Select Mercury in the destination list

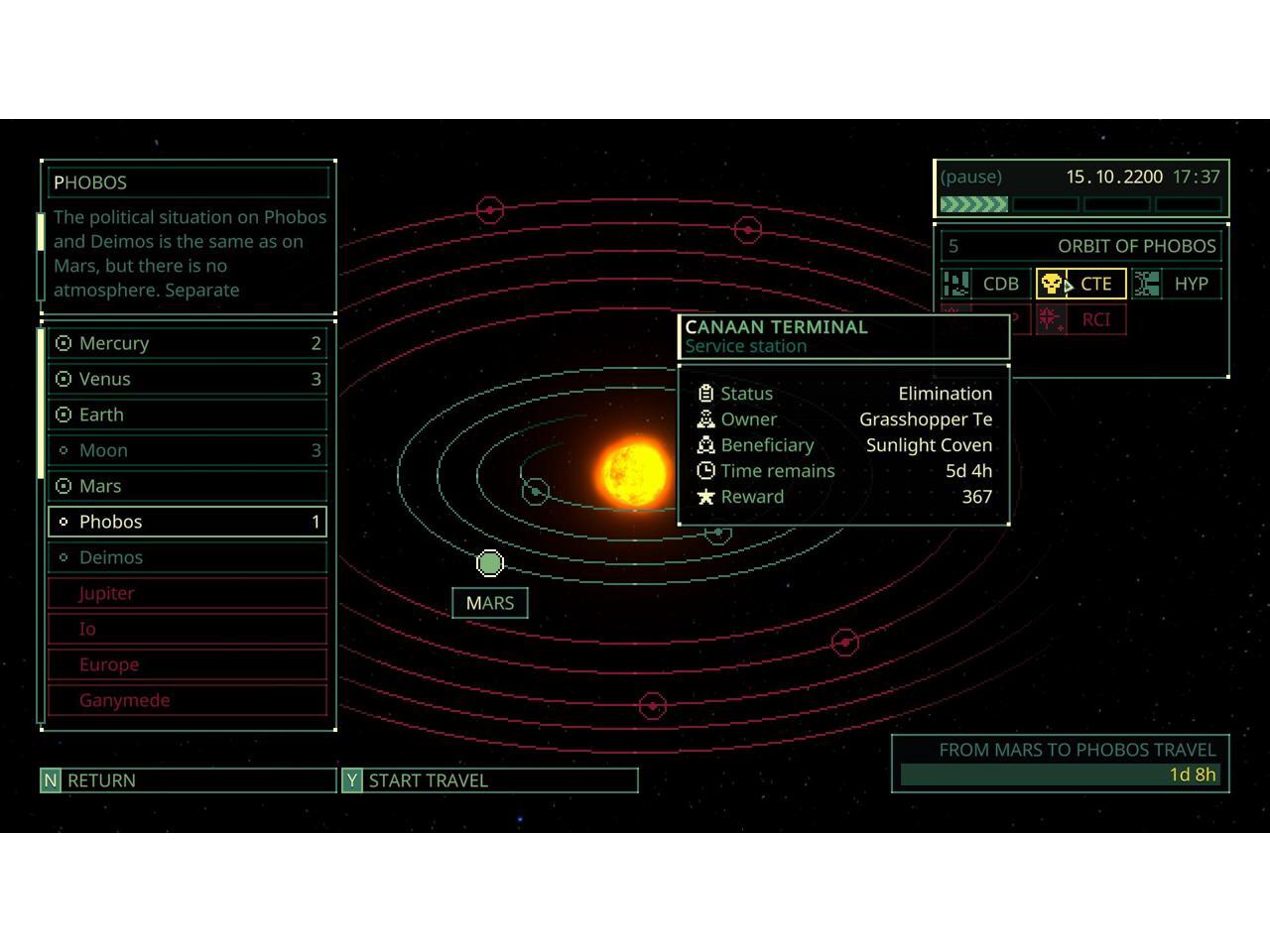(188, 343)
